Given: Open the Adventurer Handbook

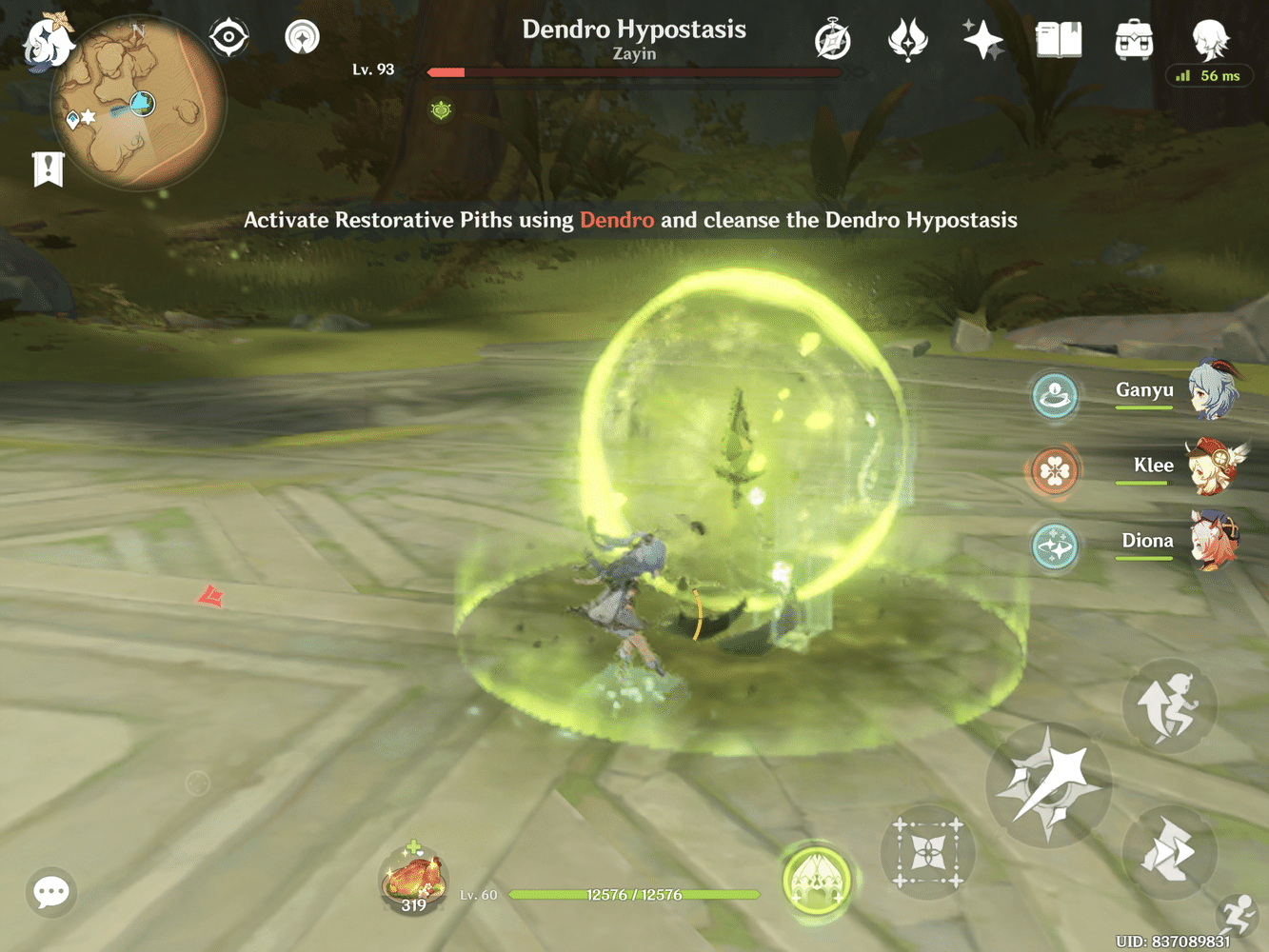Looking at the screenshot, I should click(x=1058, y=39).
